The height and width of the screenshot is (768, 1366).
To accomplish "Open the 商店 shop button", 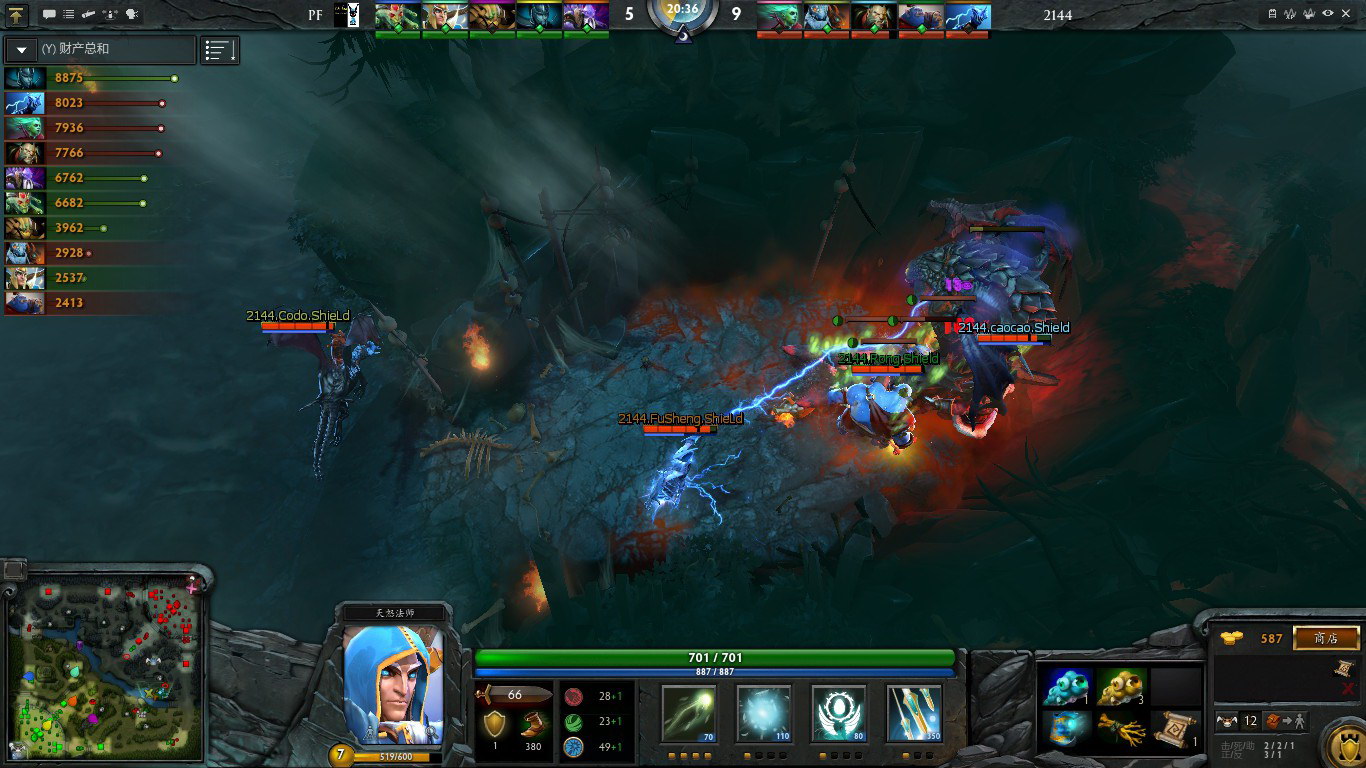I will pos(1326,638).
